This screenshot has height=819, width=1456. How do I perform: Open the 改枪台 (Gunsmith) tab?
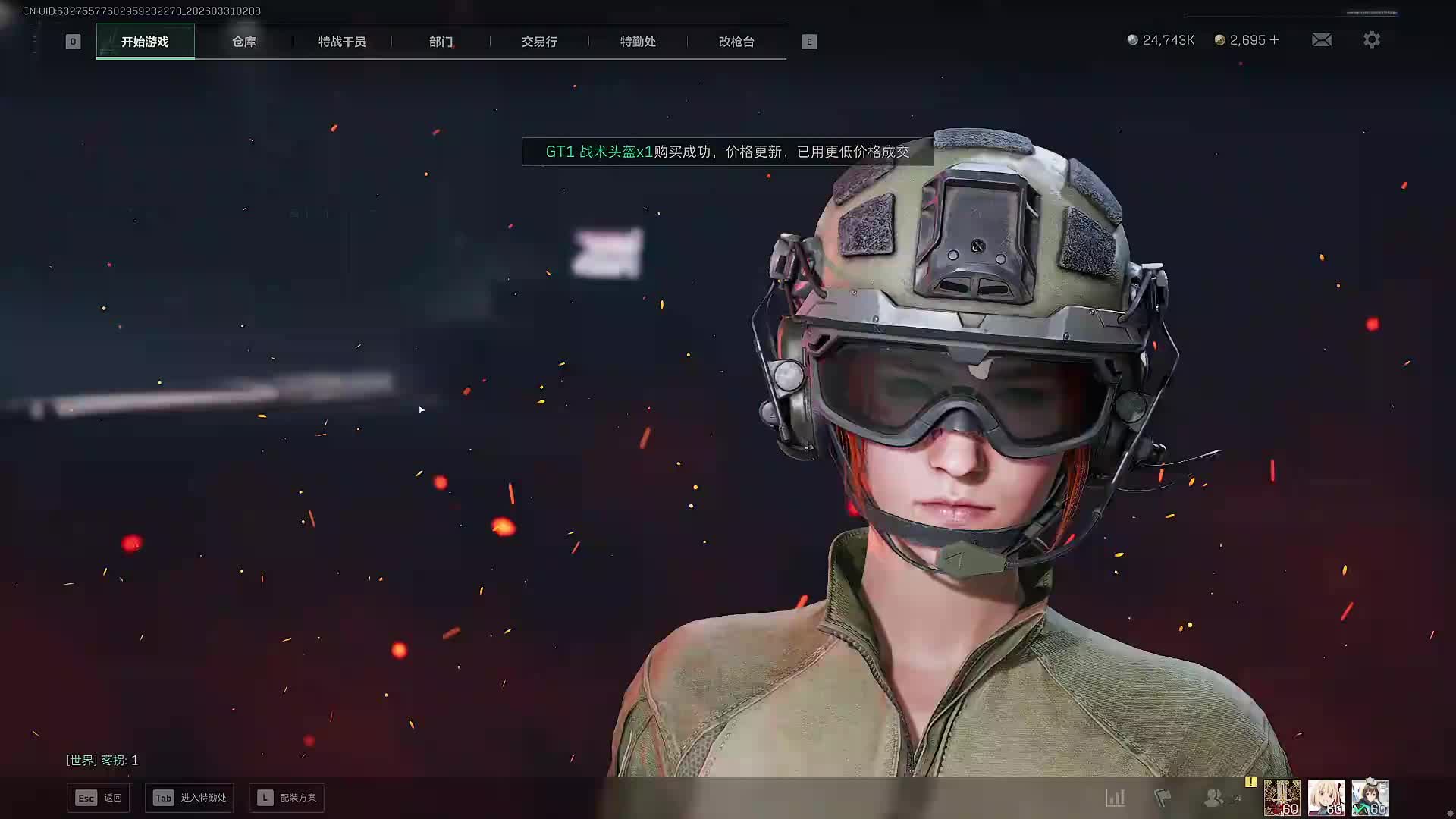pyautogui.click(x=736, y=42)
